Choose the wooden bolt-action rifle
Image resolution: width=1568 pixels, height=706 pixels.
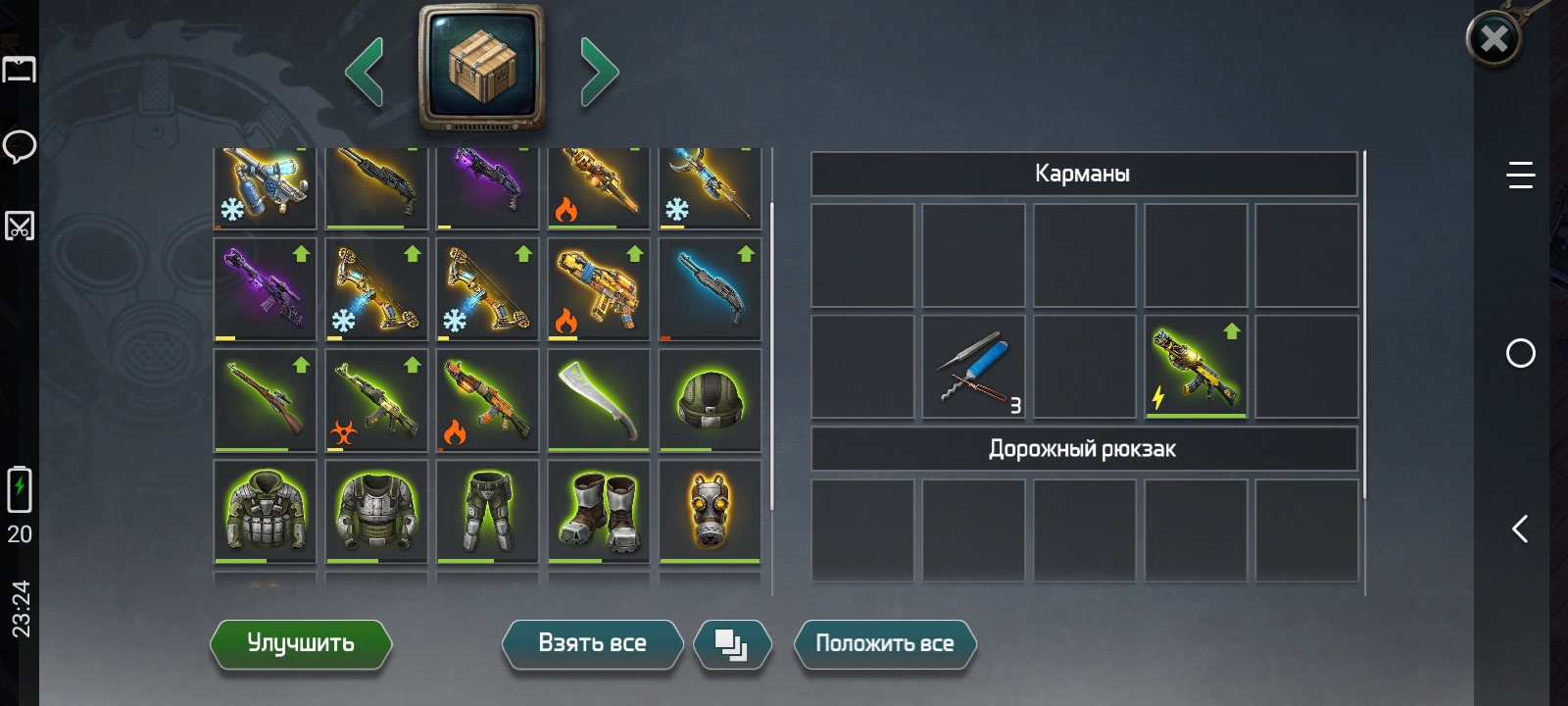[x=265, y=400]
